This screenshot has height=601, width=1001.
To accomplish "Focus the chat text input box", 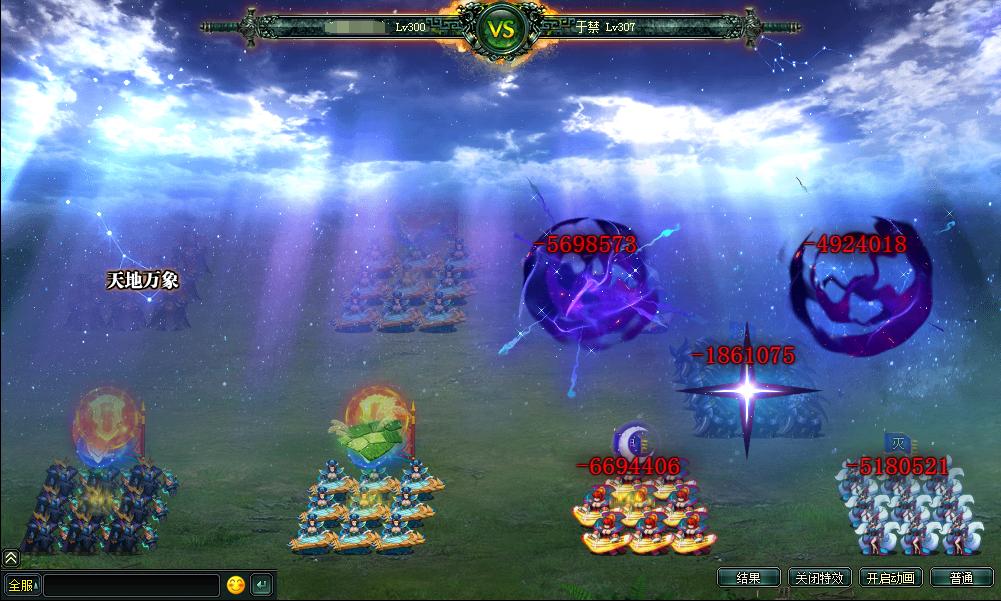I will click(x=131, y=585).
